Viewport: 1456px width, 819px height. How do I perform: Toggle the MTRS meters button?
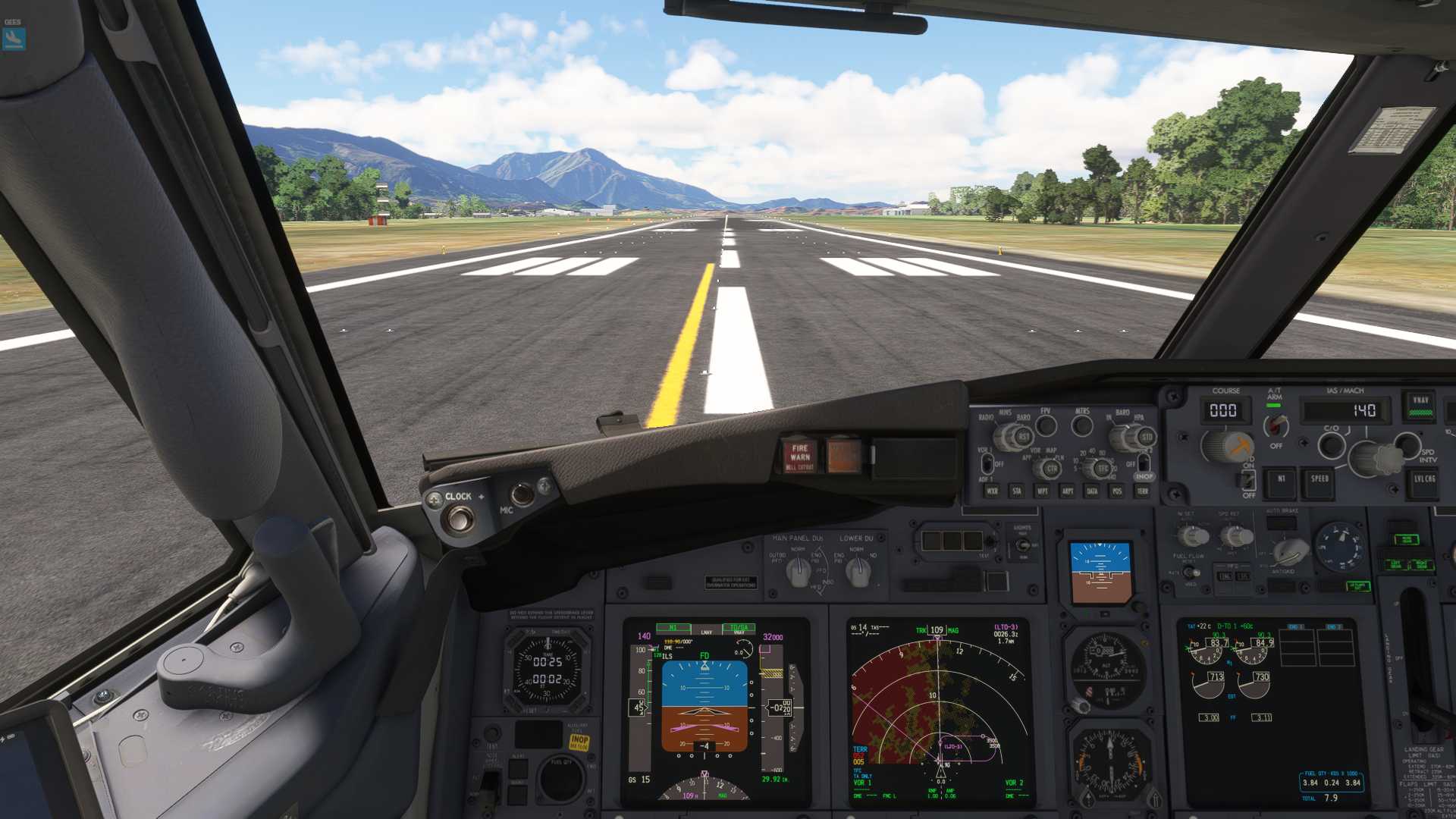[1082, 426]
